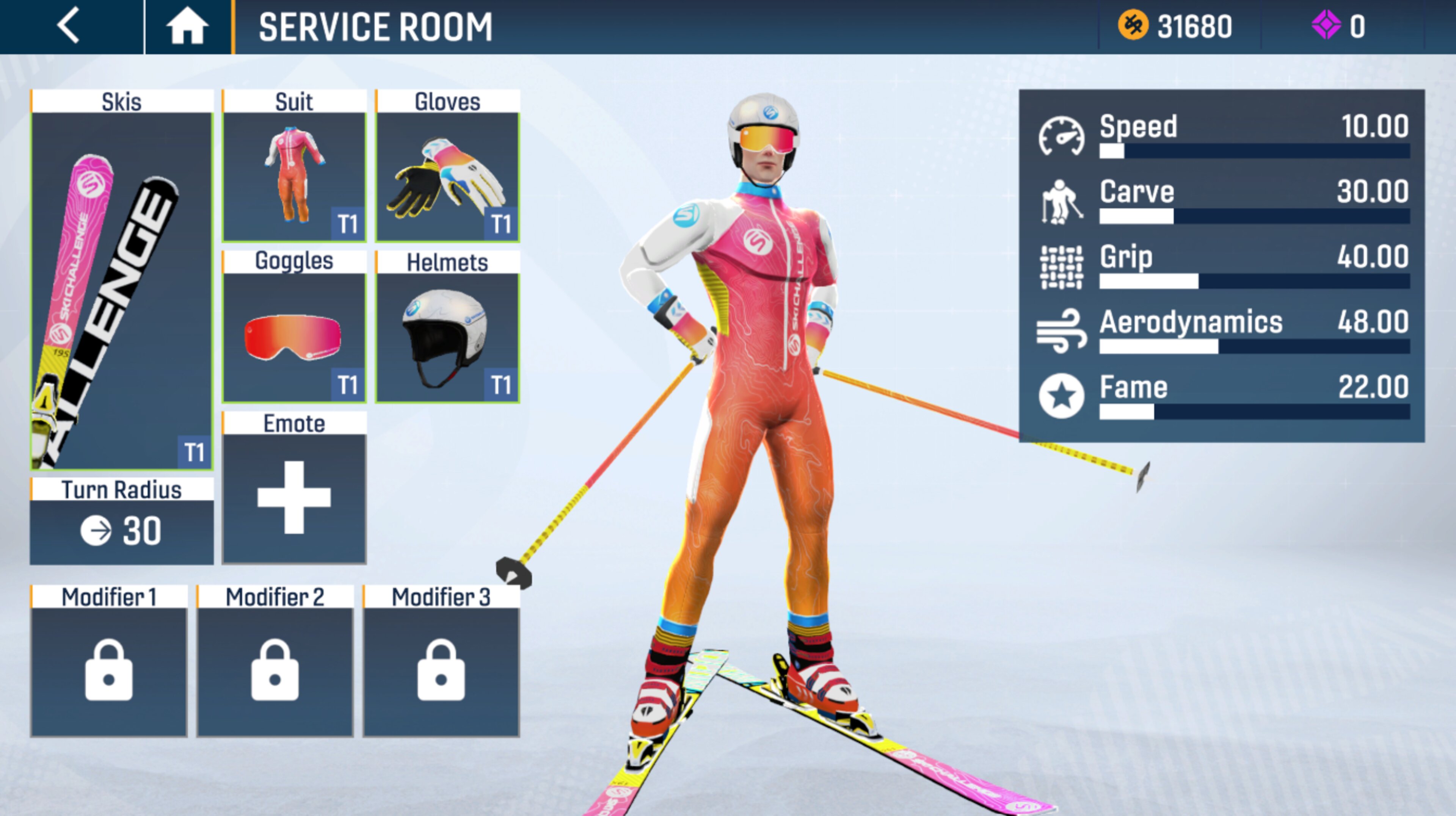Open the gold coin currency counter
Image resolution: width=1456 pixels, height=816 pixels.
[x=1176, y=27]
